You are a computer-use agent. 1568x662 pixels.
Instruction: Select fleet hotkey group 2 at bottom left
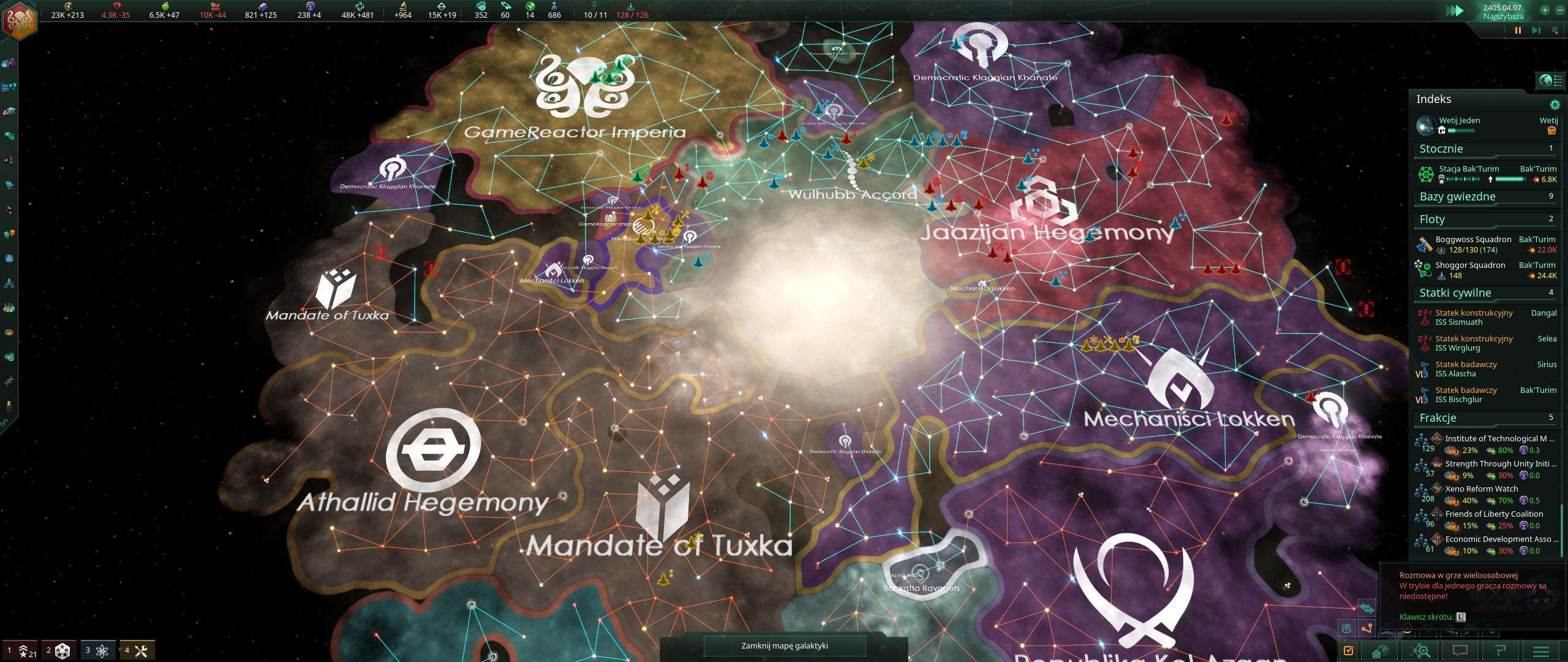(59, 650)
